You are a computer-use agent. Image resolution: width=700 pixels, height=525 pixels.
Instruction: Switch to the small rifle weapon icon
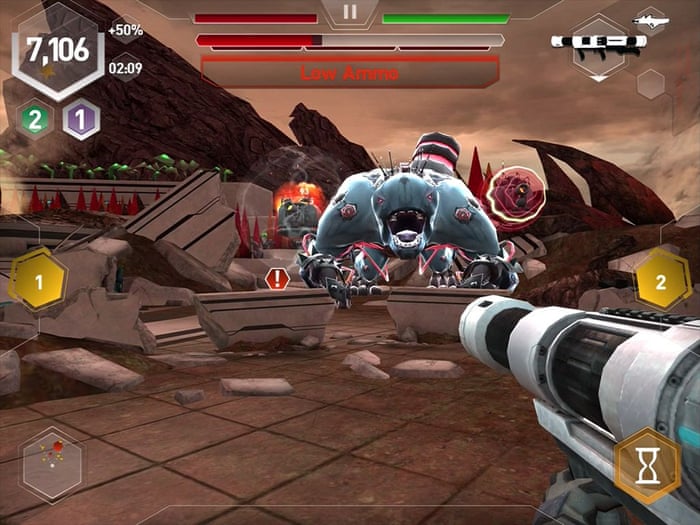pos(650,20)
